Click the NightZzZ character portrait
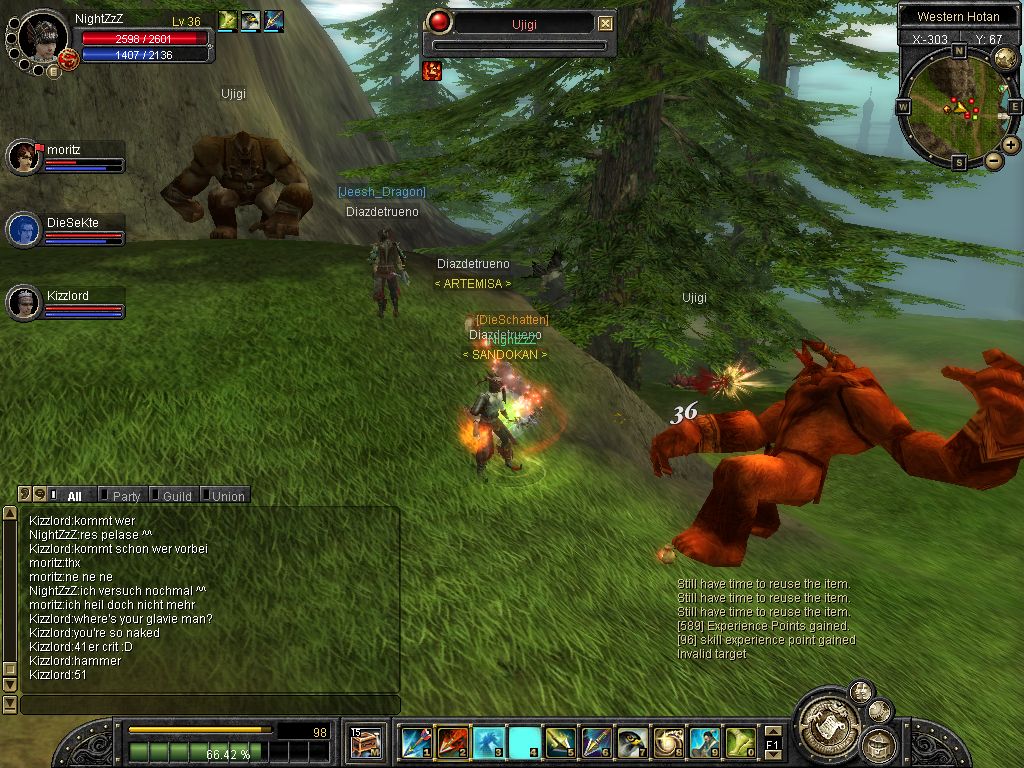Viewport: 1024px width, 768px height. click(43, 37)
